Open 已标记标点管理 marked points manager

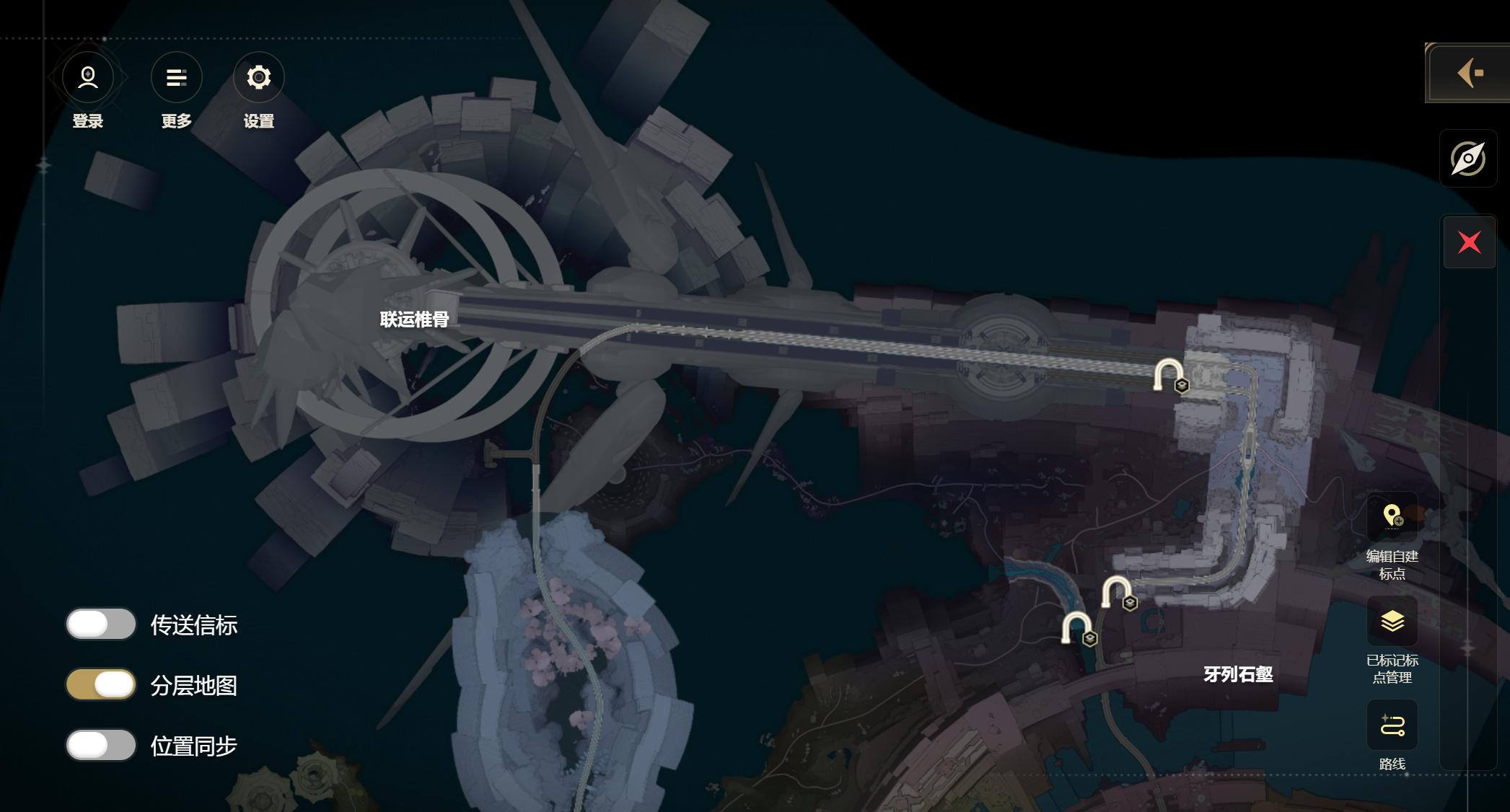pyautogui.click(x=1392, y=621)
